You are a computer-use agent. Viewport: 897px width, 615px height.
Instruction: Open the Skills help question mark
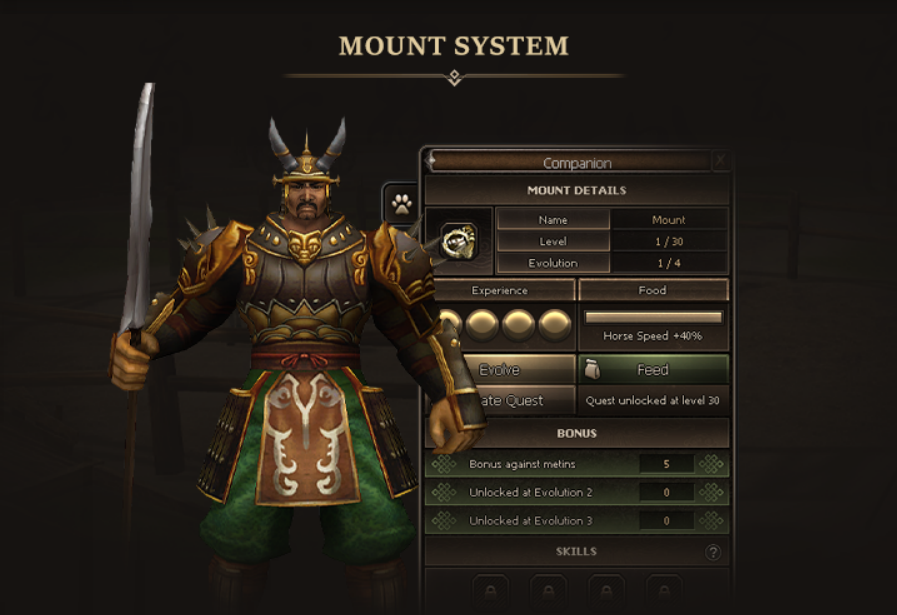coord(713,552)
